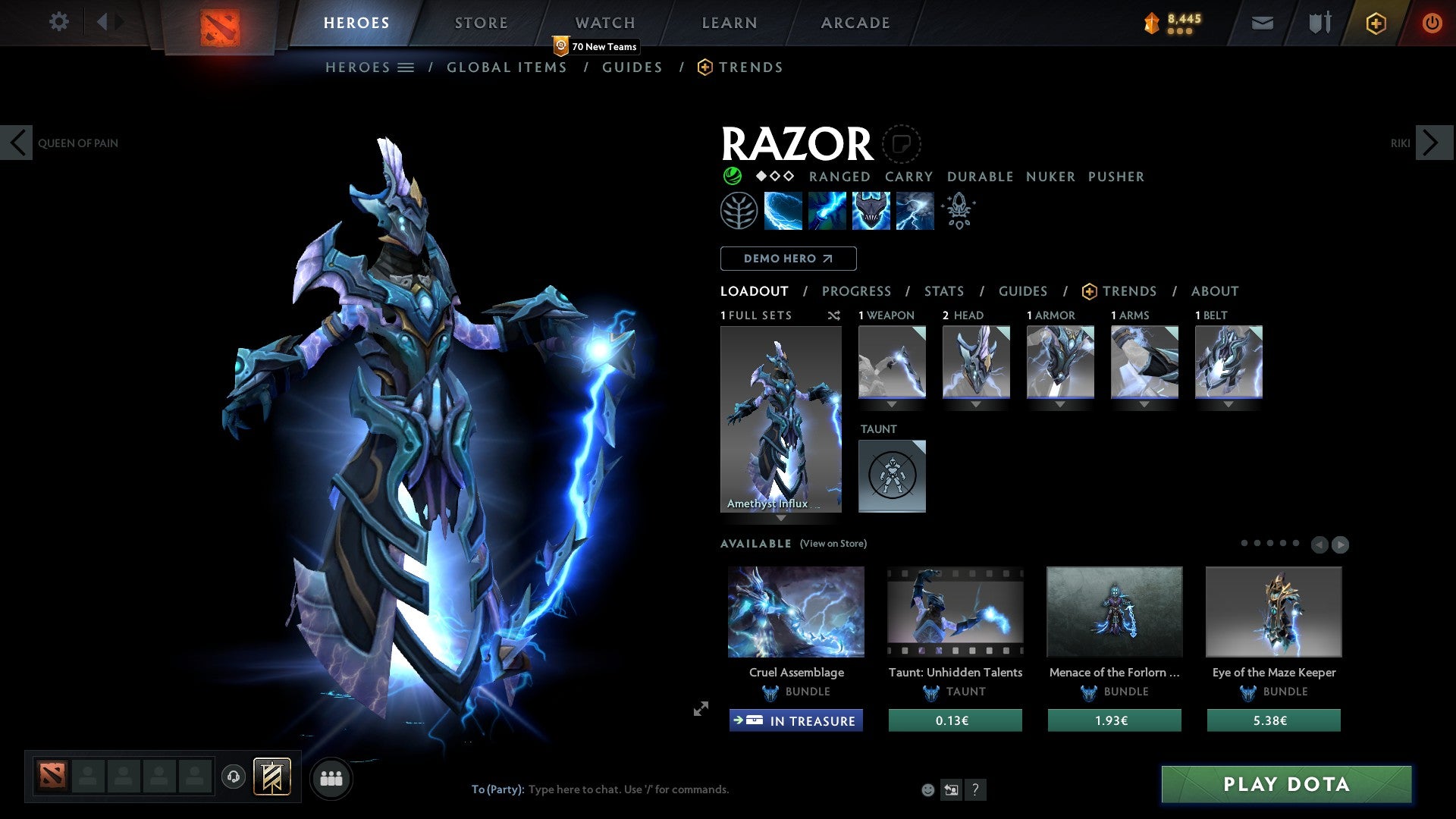Expand the Head slot dropdown arrow
Image resolution: width=1456 pixels, height=819 pixels.
pos(976,404)
